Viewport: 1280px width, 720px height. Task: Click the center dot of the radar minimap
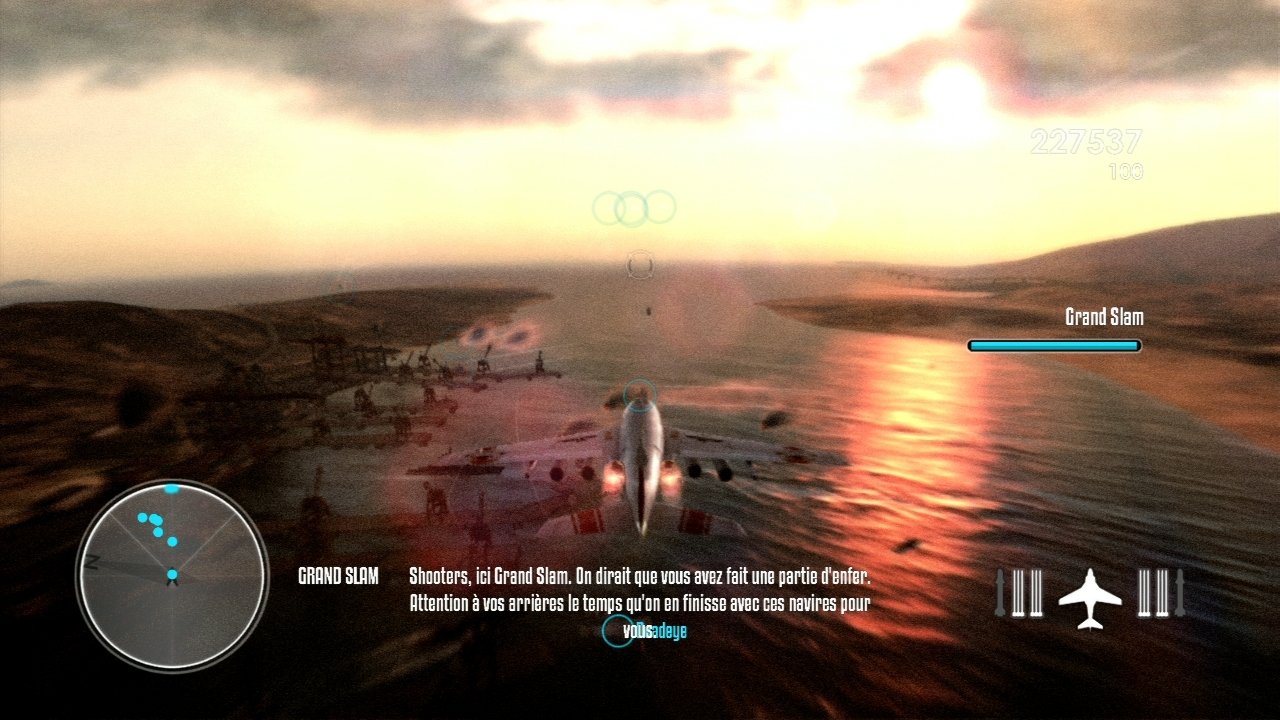tap(172, 574)
